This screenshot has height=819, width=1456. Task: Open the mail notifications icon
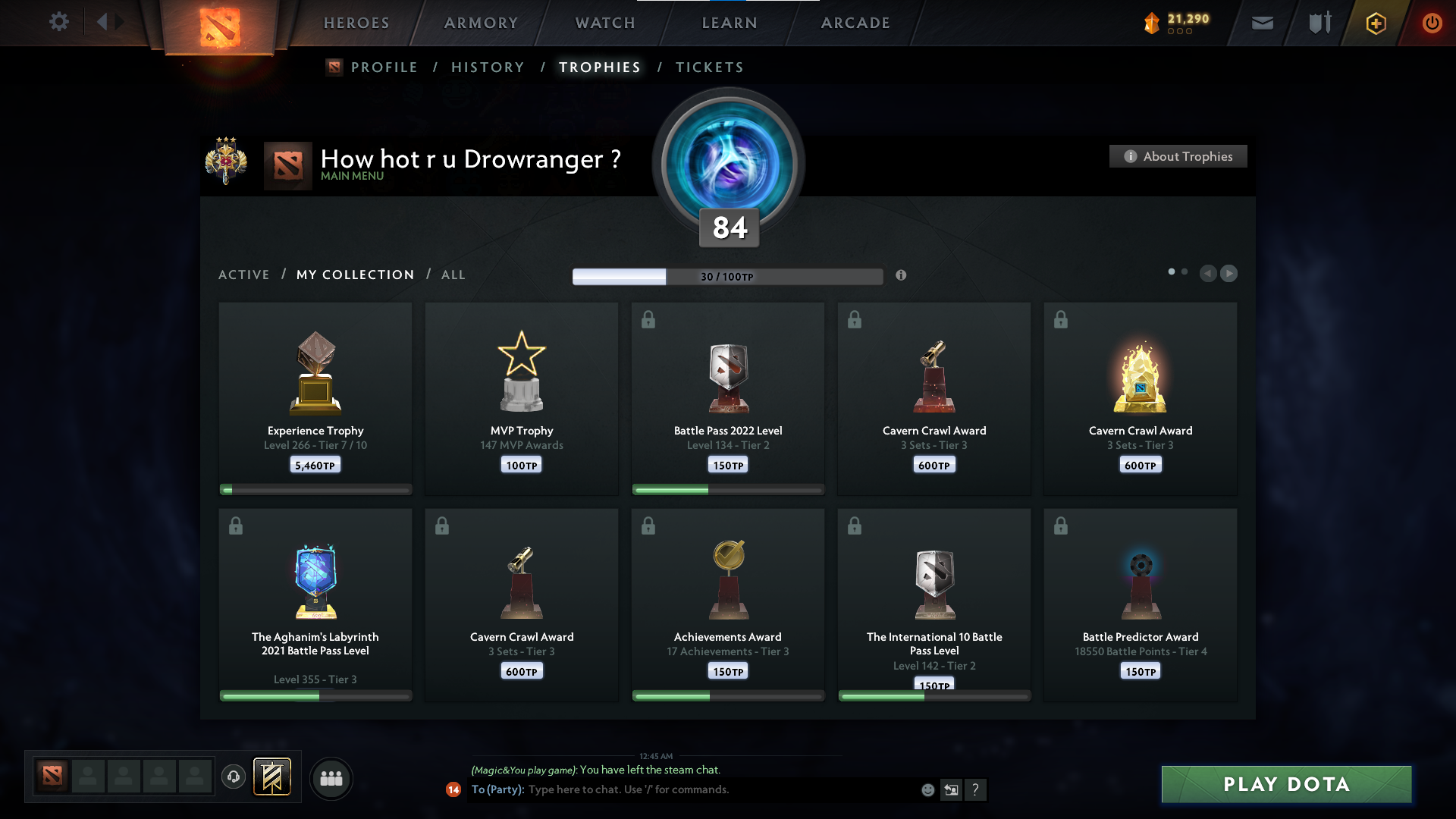tap(1262, 23)
